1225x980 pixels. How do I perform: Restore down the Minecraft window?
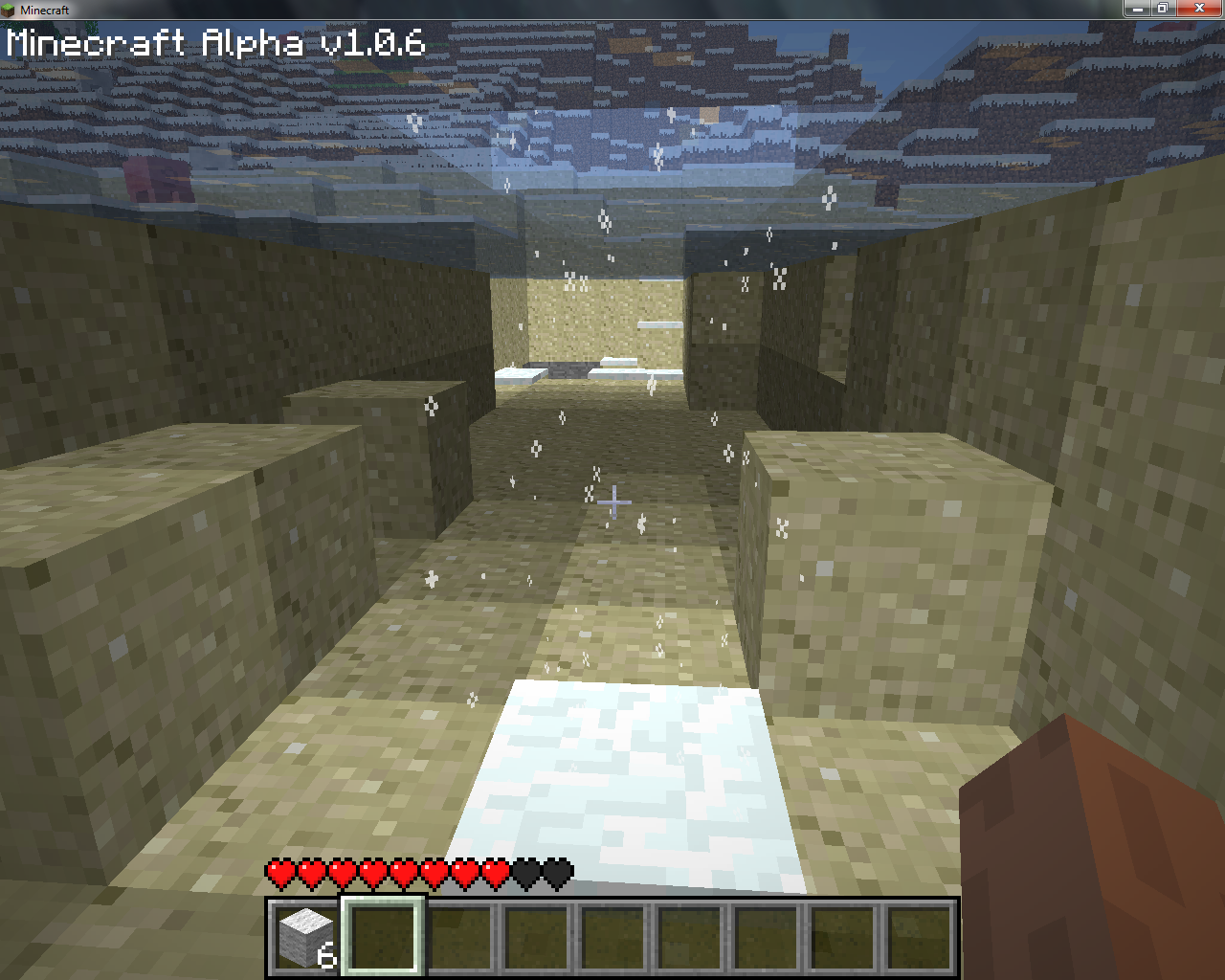click(1163, 9)
